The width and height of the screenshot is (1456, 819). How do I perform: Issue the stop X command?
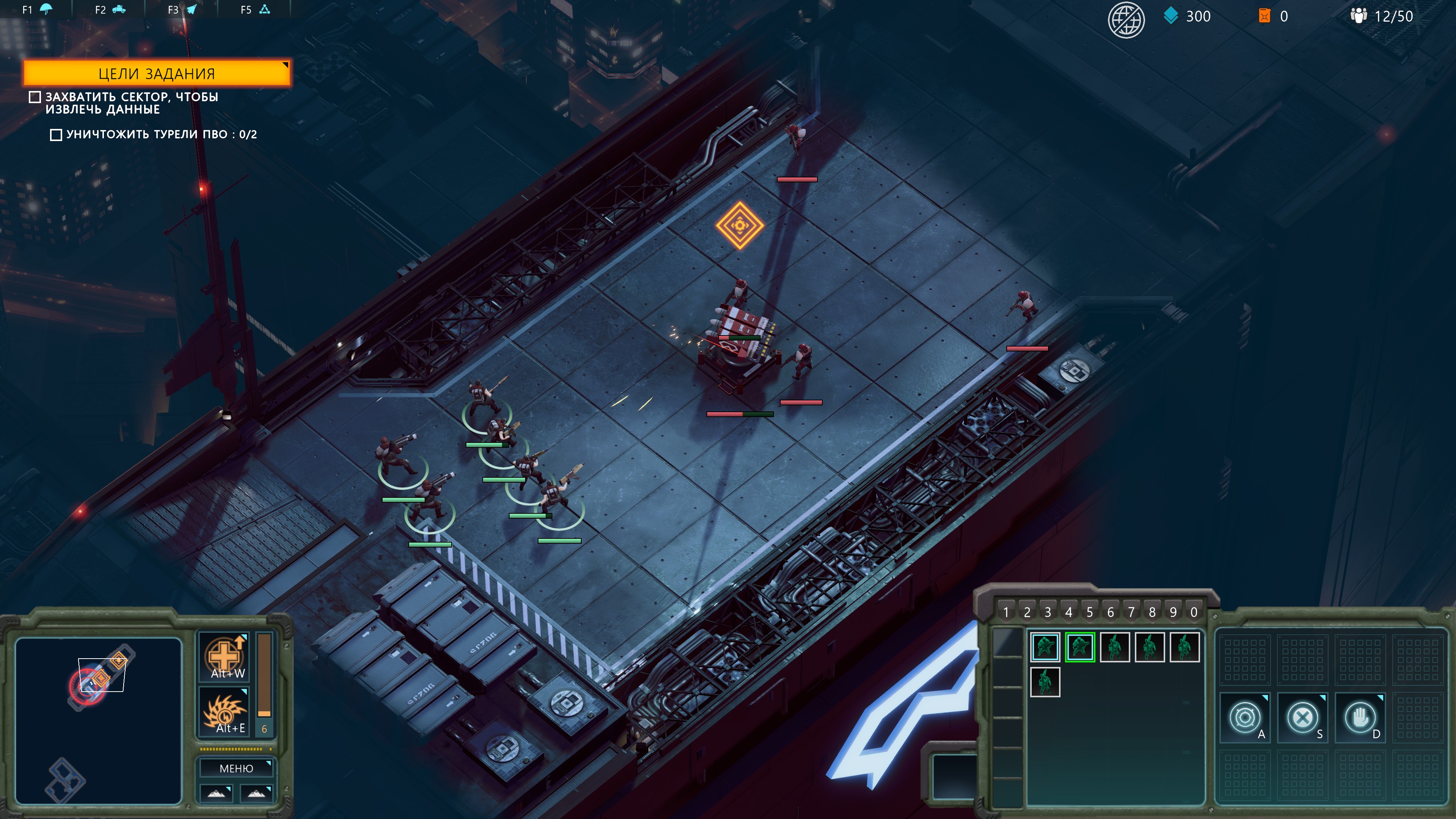(x=1302, y=718)
